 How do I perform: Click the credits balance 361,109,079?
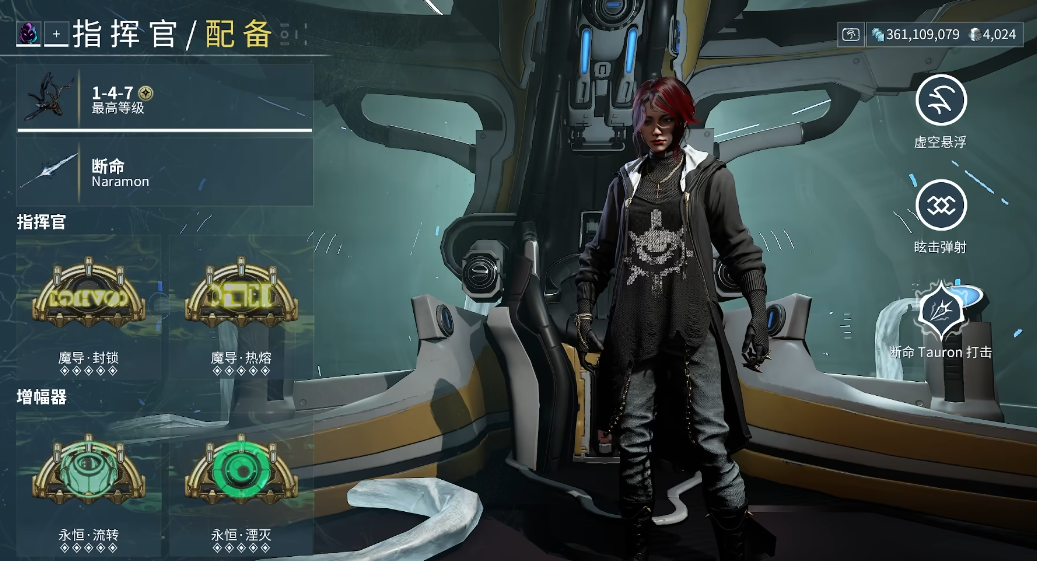point(915,35)
